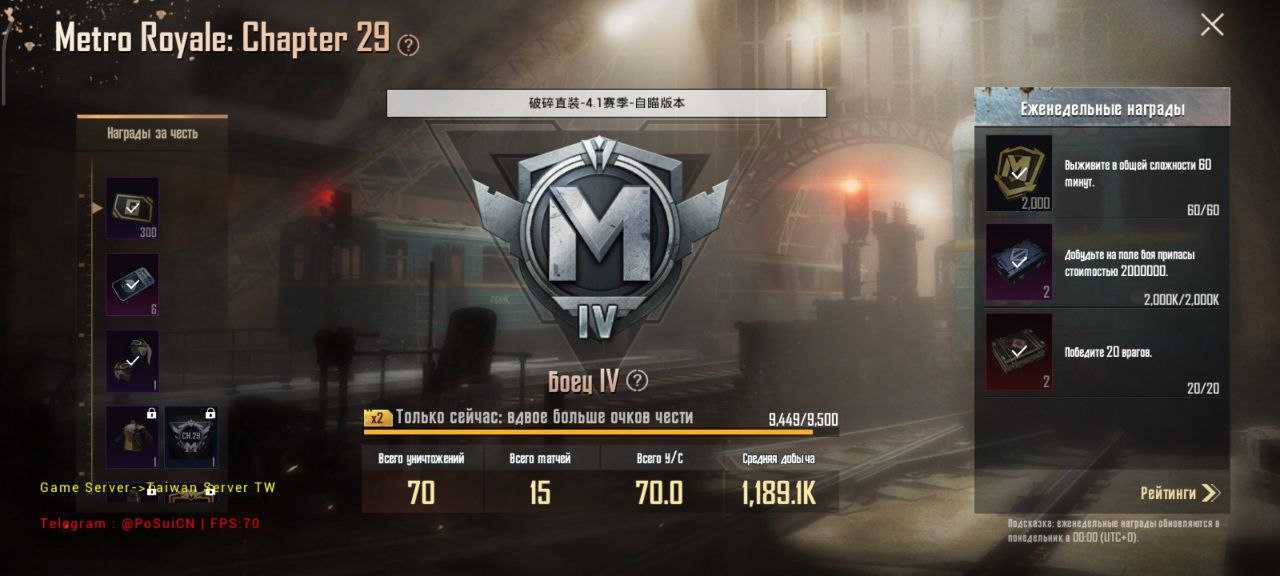Select the honor reward tile with quantity 6
The height and width of the screenshot is (576, 1280).
[132, 284]
